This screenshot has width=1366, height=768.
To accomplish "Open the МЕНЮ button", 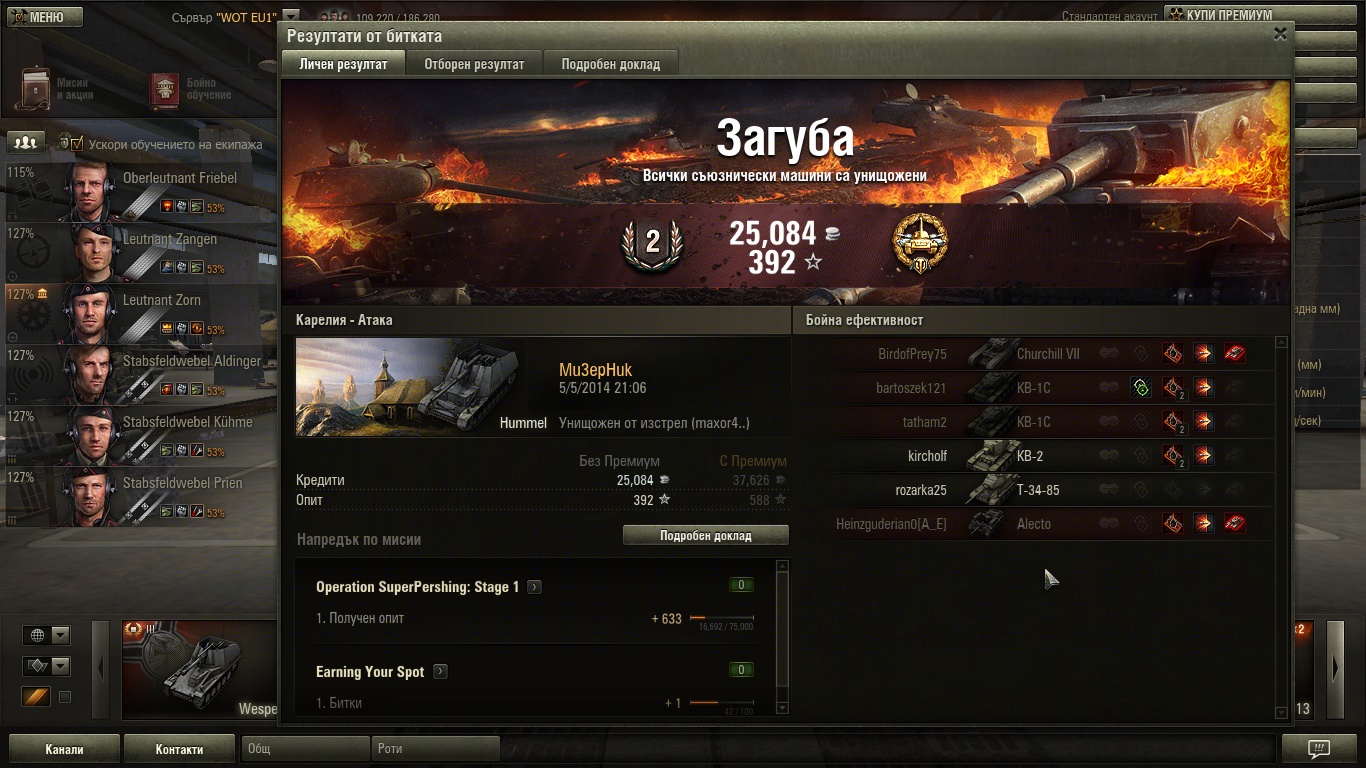I will (x=45, y=17).
